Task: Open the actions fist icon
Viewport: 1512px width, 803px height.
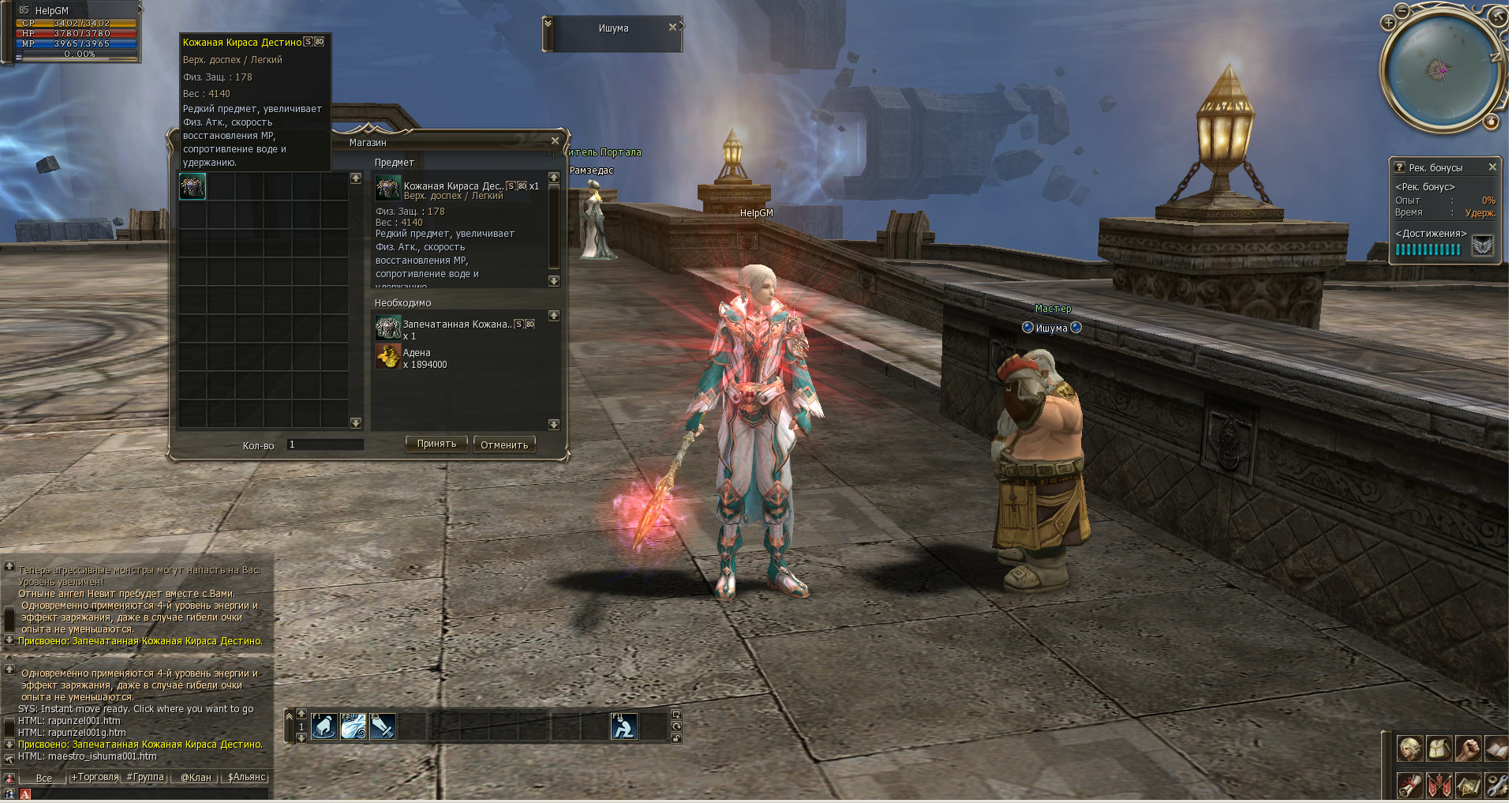Action: (1468, 748)
